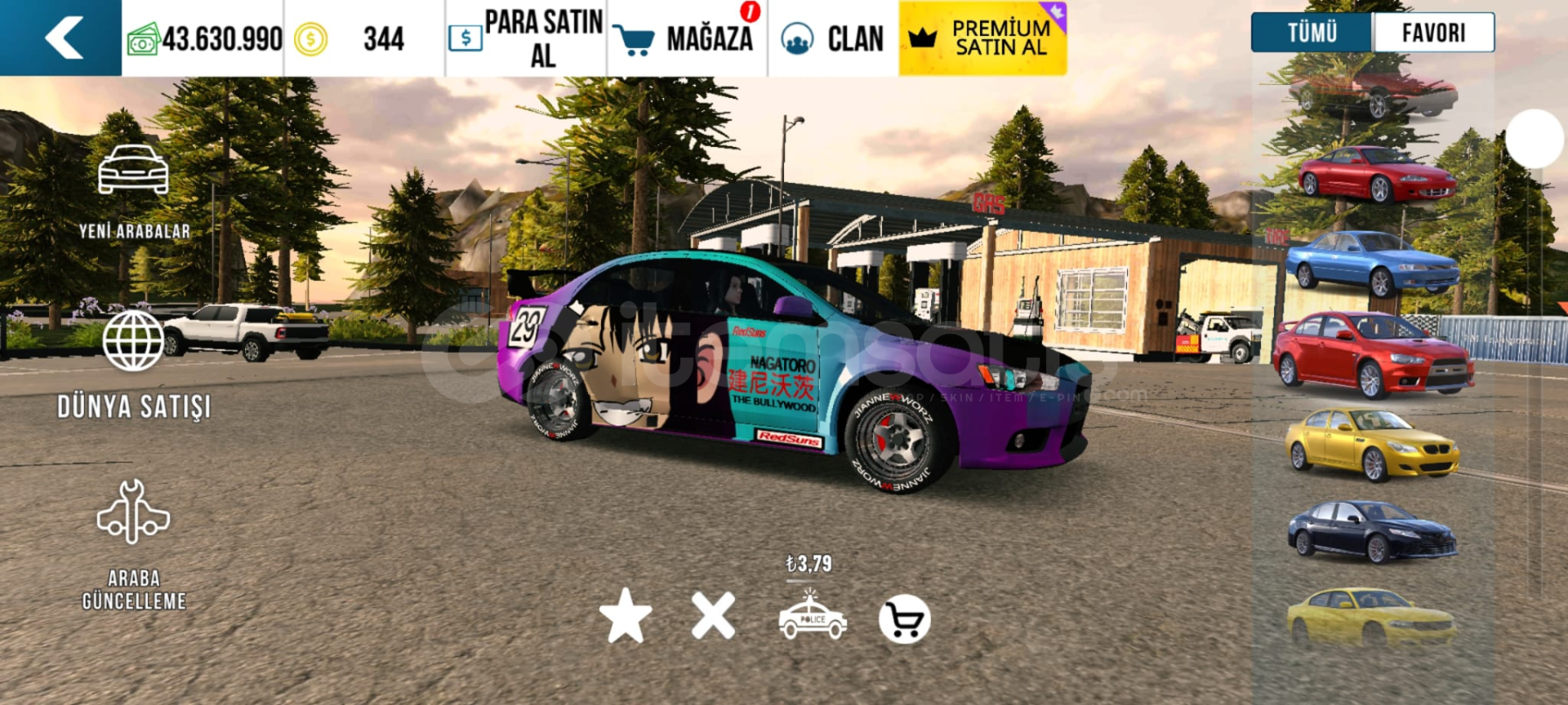
Task: Open Araba Güncelleme car upgrade menu
Action: coord(134,544)
